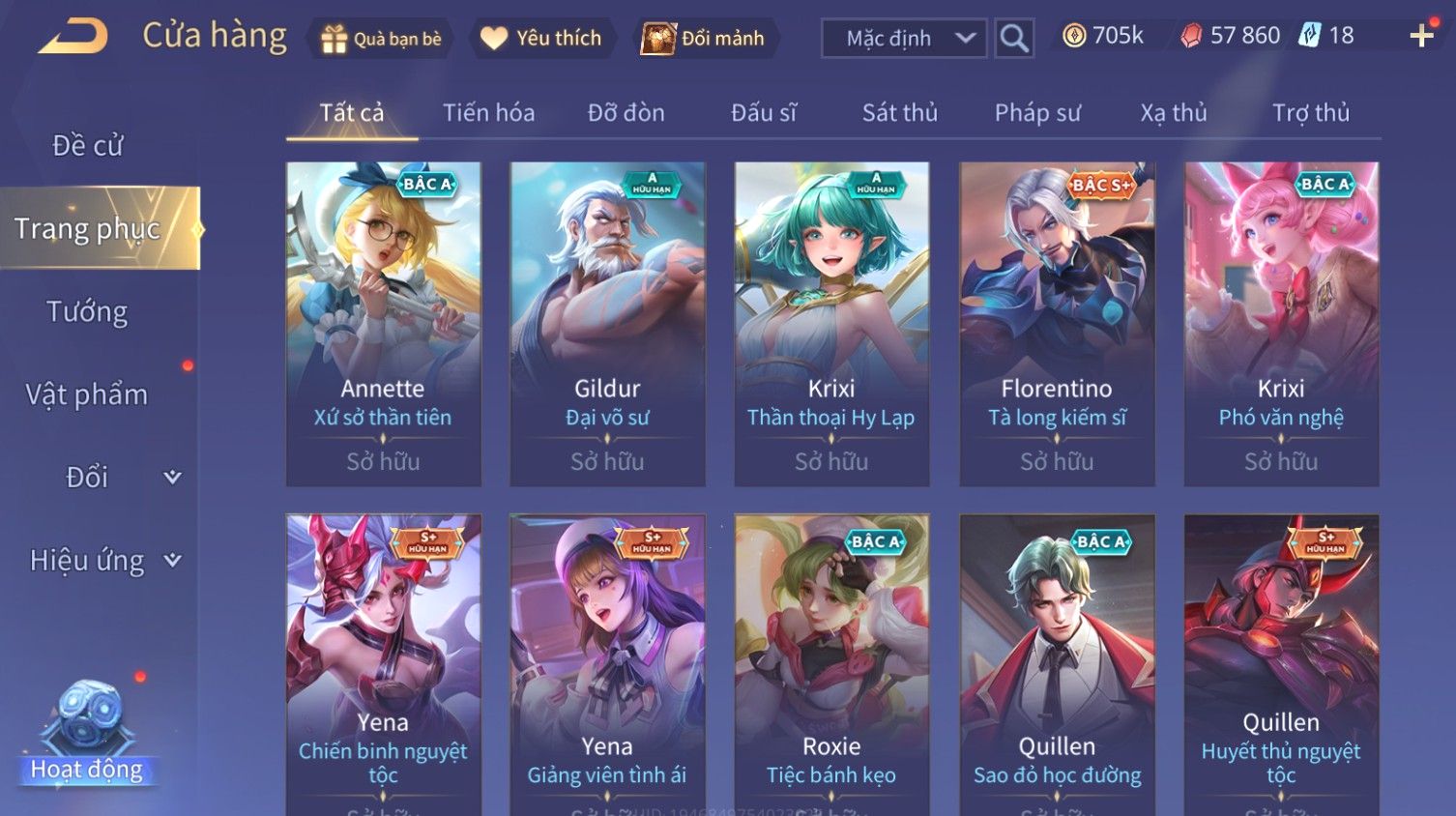
Task: Go back using the return arrow
Action: click(x=73, y=38)
